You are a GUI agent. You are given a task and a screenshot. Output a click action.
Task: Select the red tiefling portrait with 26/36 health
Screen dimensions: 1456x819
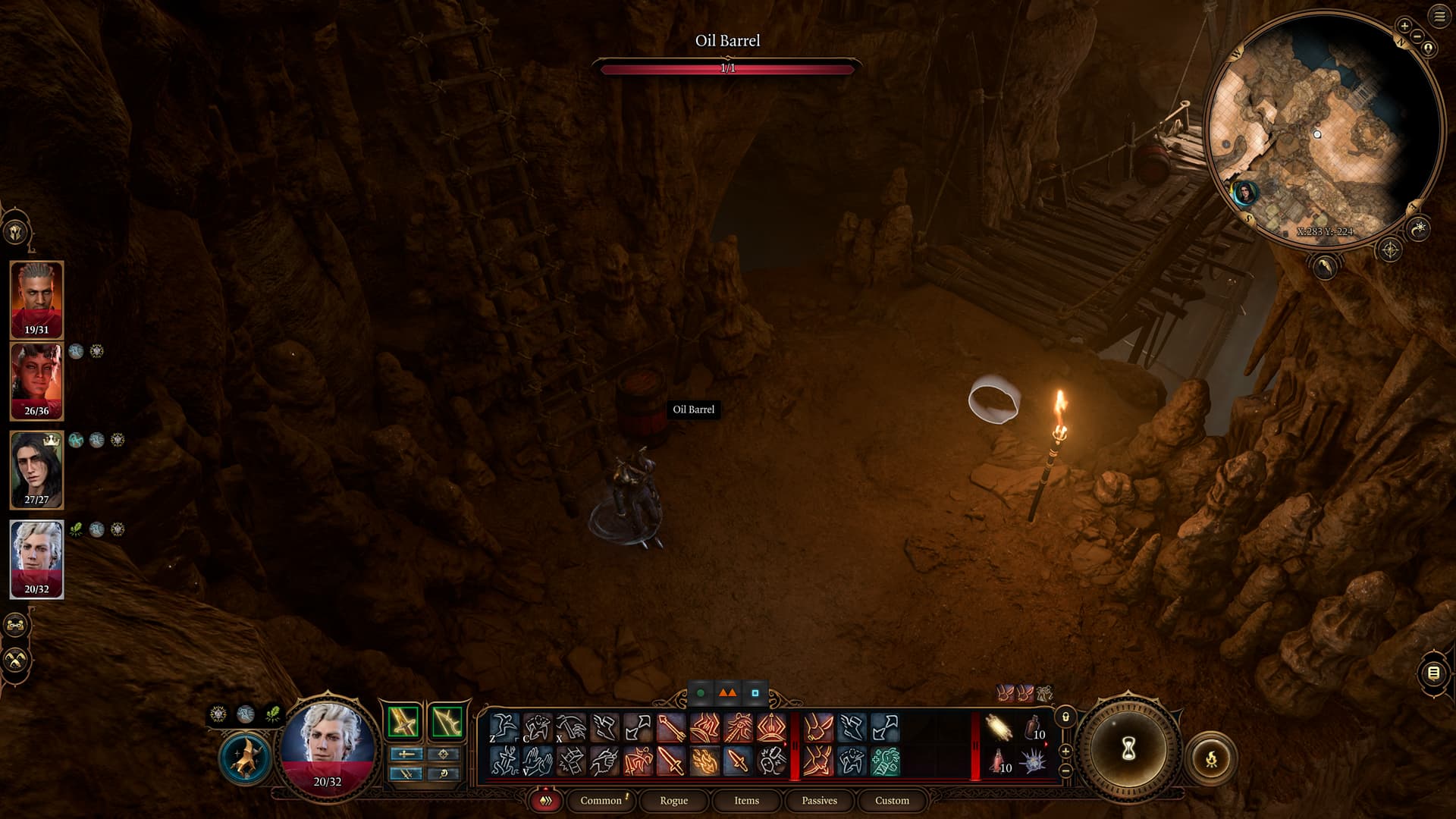pos(36,381)
